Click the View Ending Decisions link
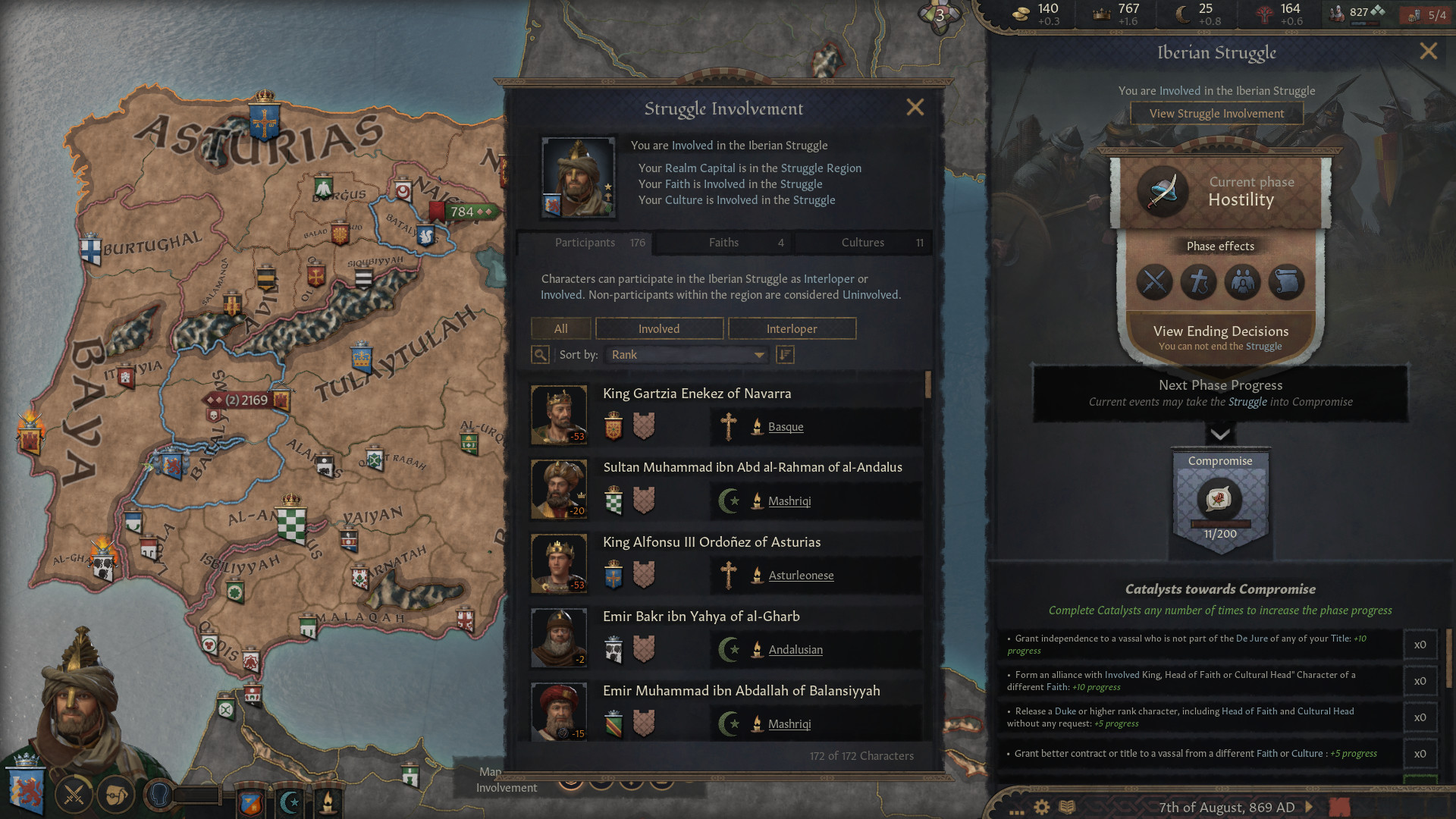The image size is (1456, 819). click(1219, 331)
